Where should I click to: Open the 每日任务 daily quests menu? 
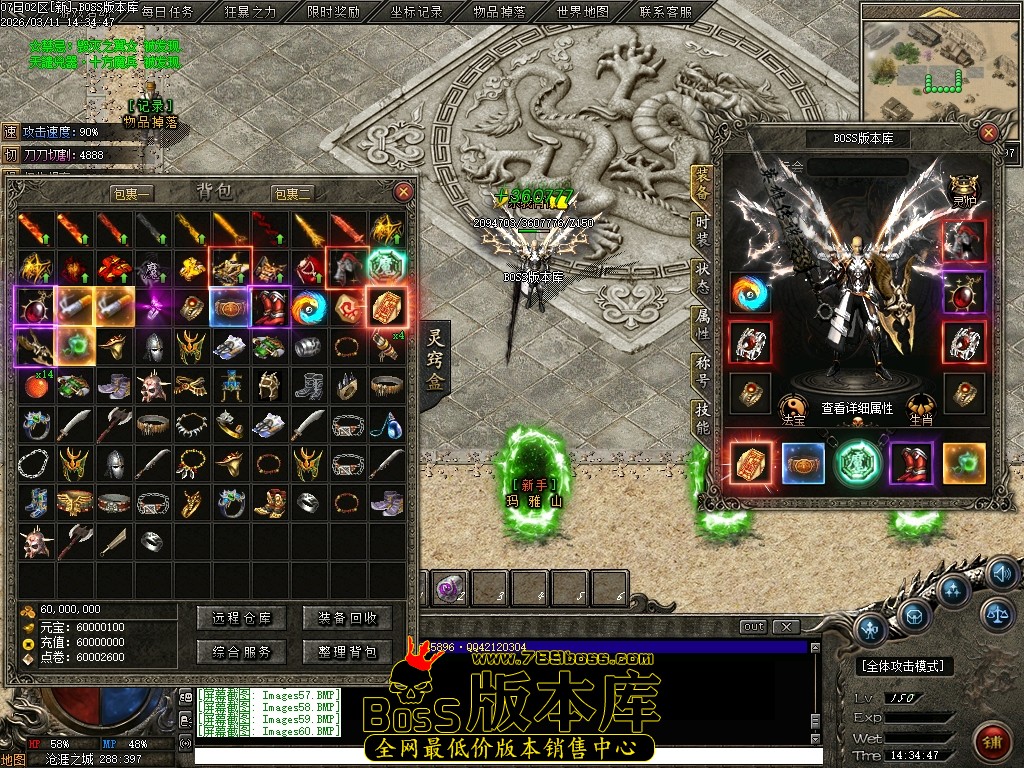167,12
